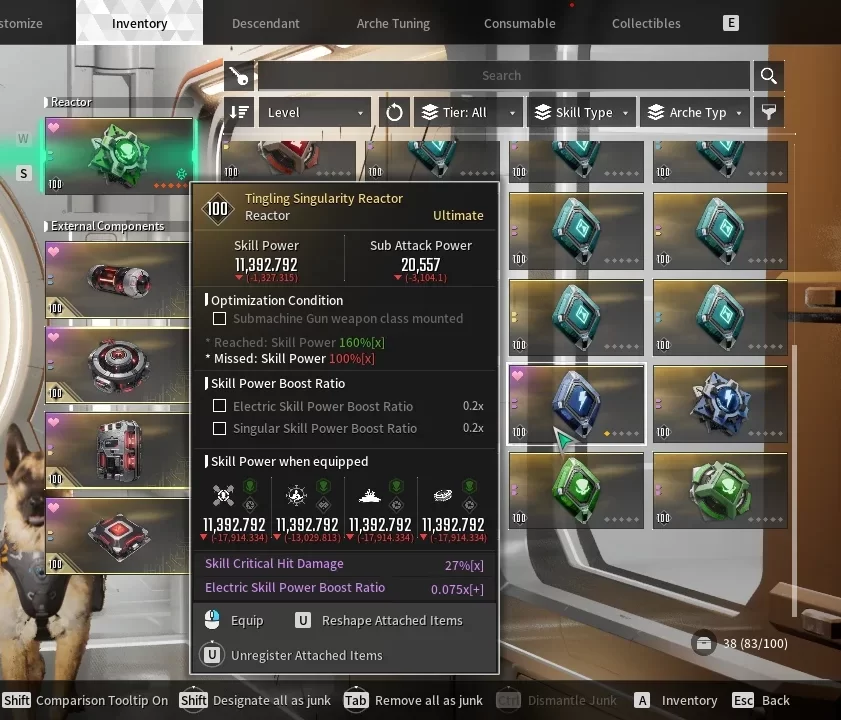The image size is (841, 720).
Task: Open the Arche Type filter dropdown
Action: [x=696, y=112]
